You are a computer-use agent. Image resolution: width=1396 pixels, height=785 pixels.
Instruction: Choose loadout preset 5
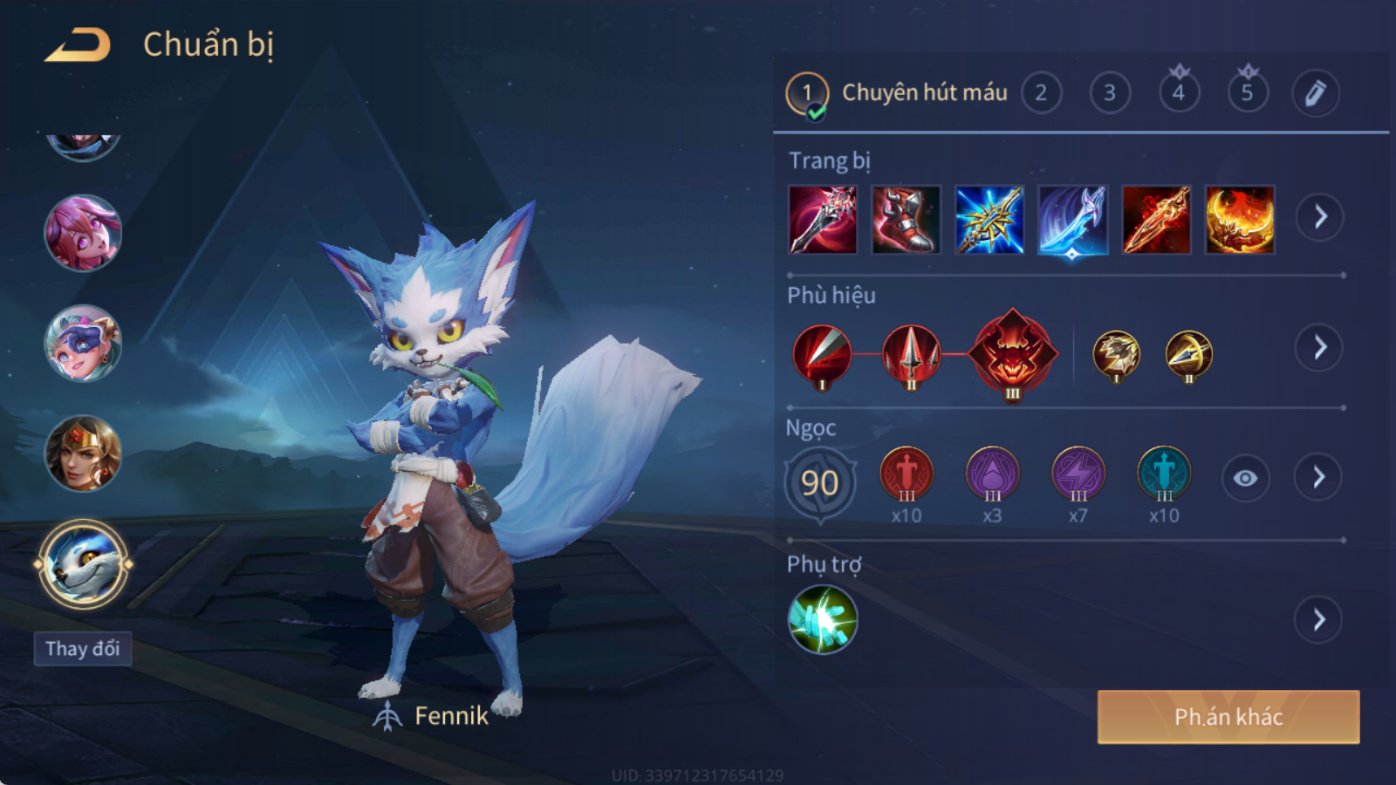[x=1247, y=93]
